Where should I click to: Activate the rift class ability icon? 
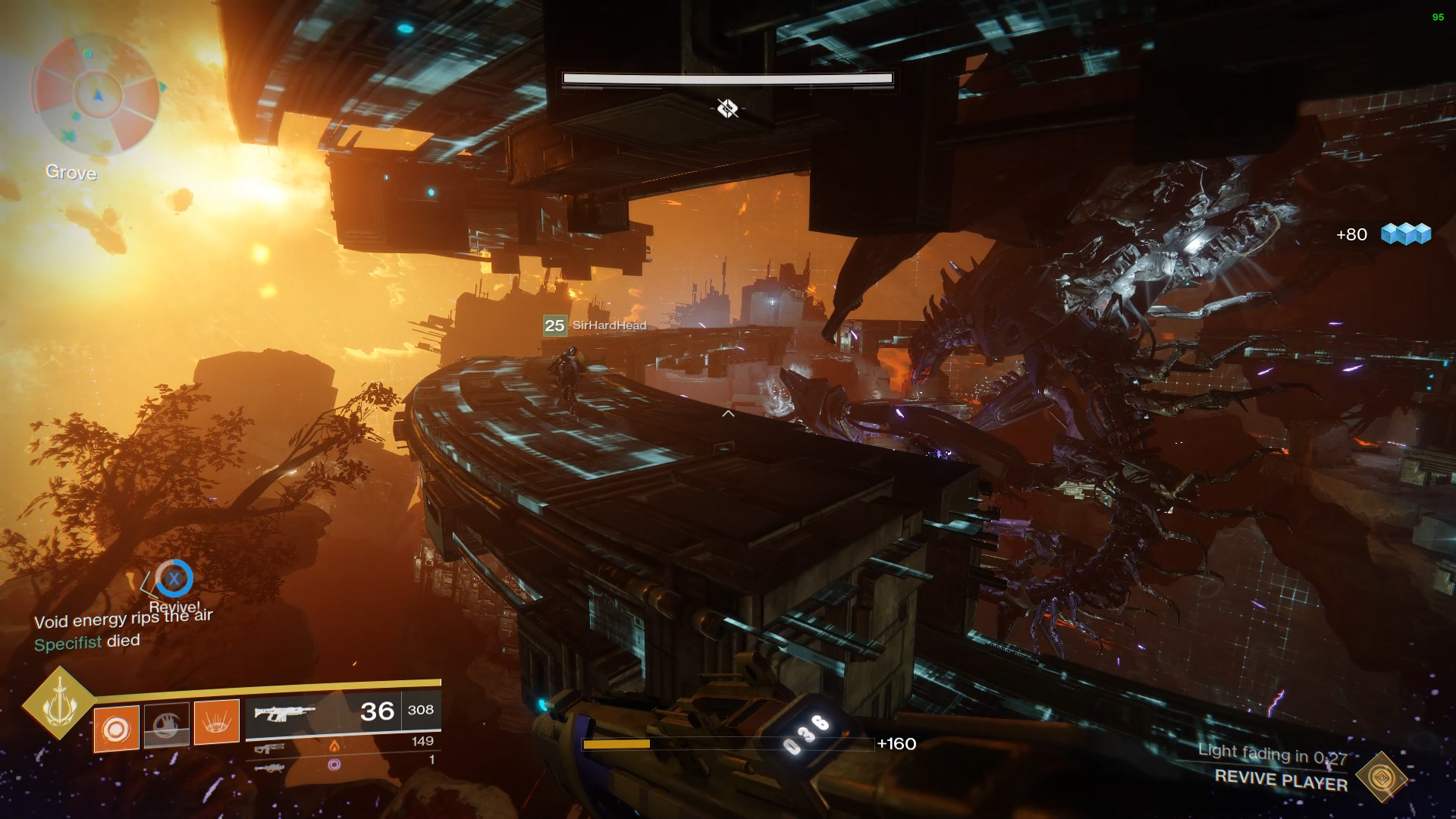point(217,723)
